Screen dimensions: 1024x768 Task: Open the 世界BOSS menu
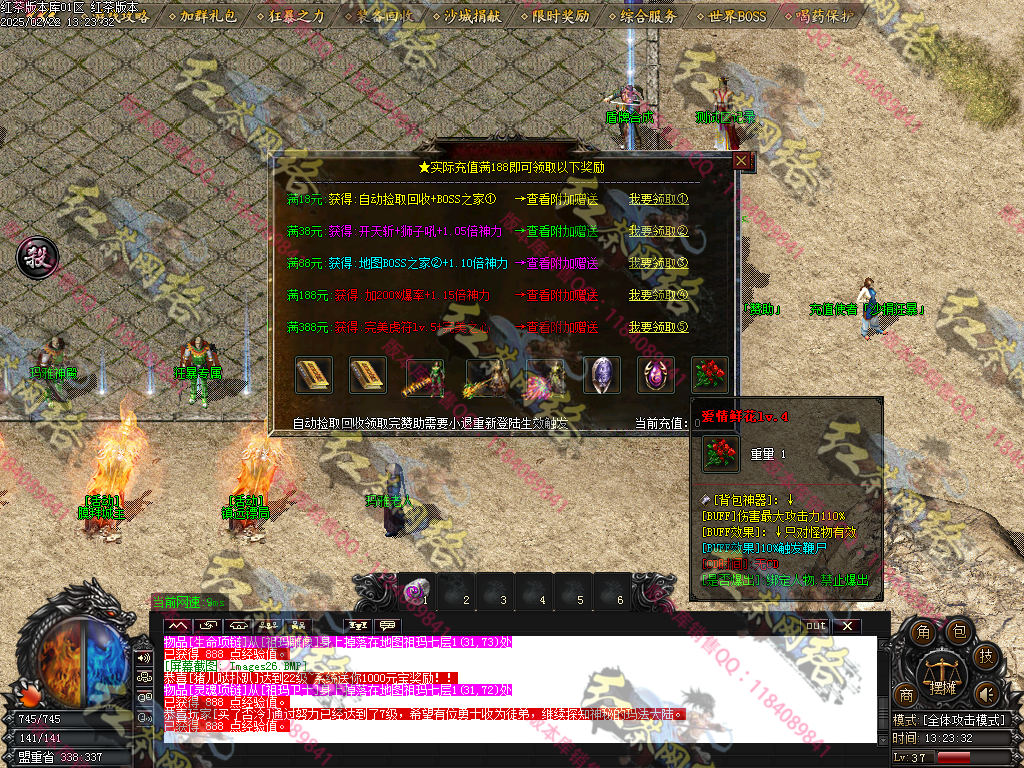(737, 16)
